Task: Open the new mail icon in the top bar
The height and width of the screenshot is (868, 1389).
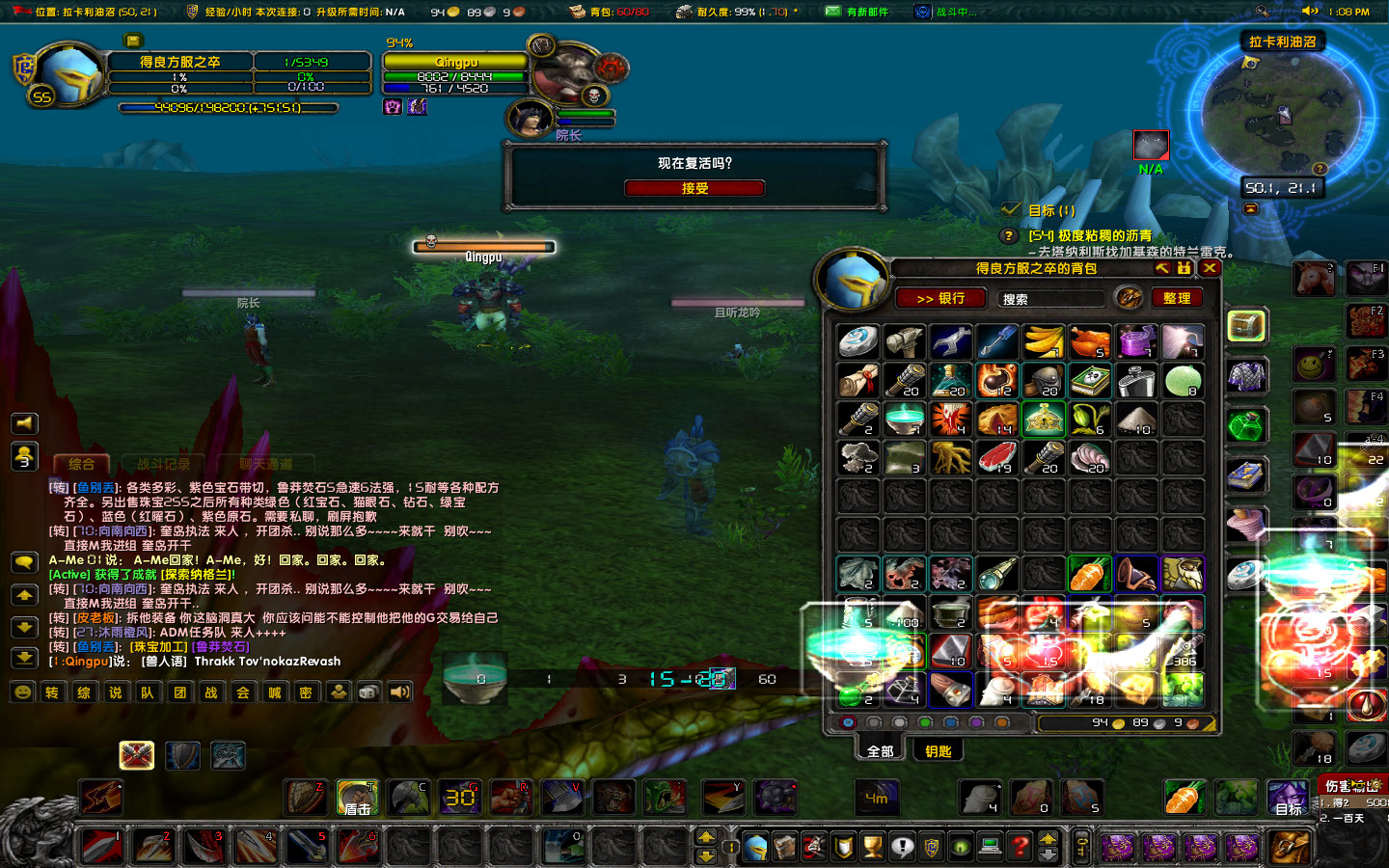Action: 834,11
